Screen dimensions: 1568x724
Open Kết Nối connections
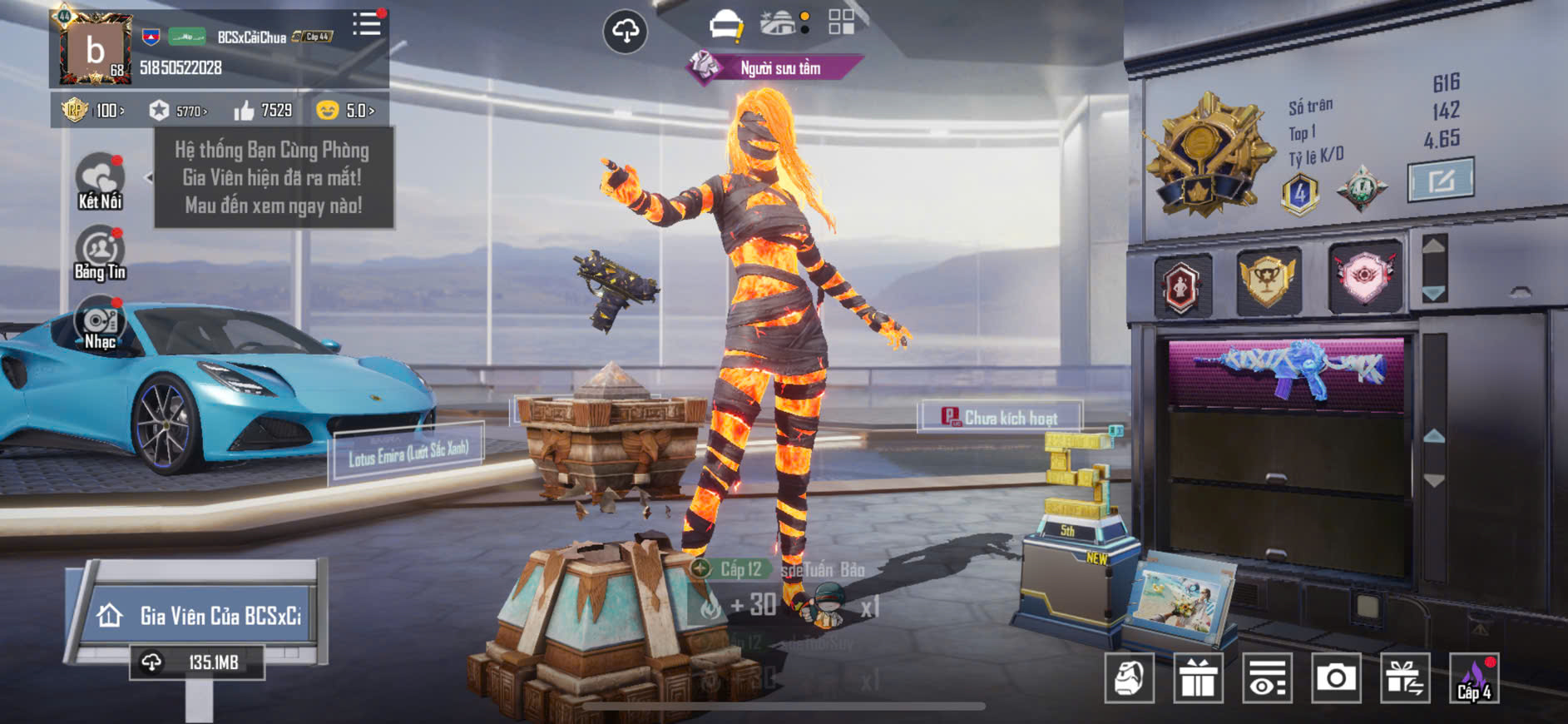coord(100,181)
